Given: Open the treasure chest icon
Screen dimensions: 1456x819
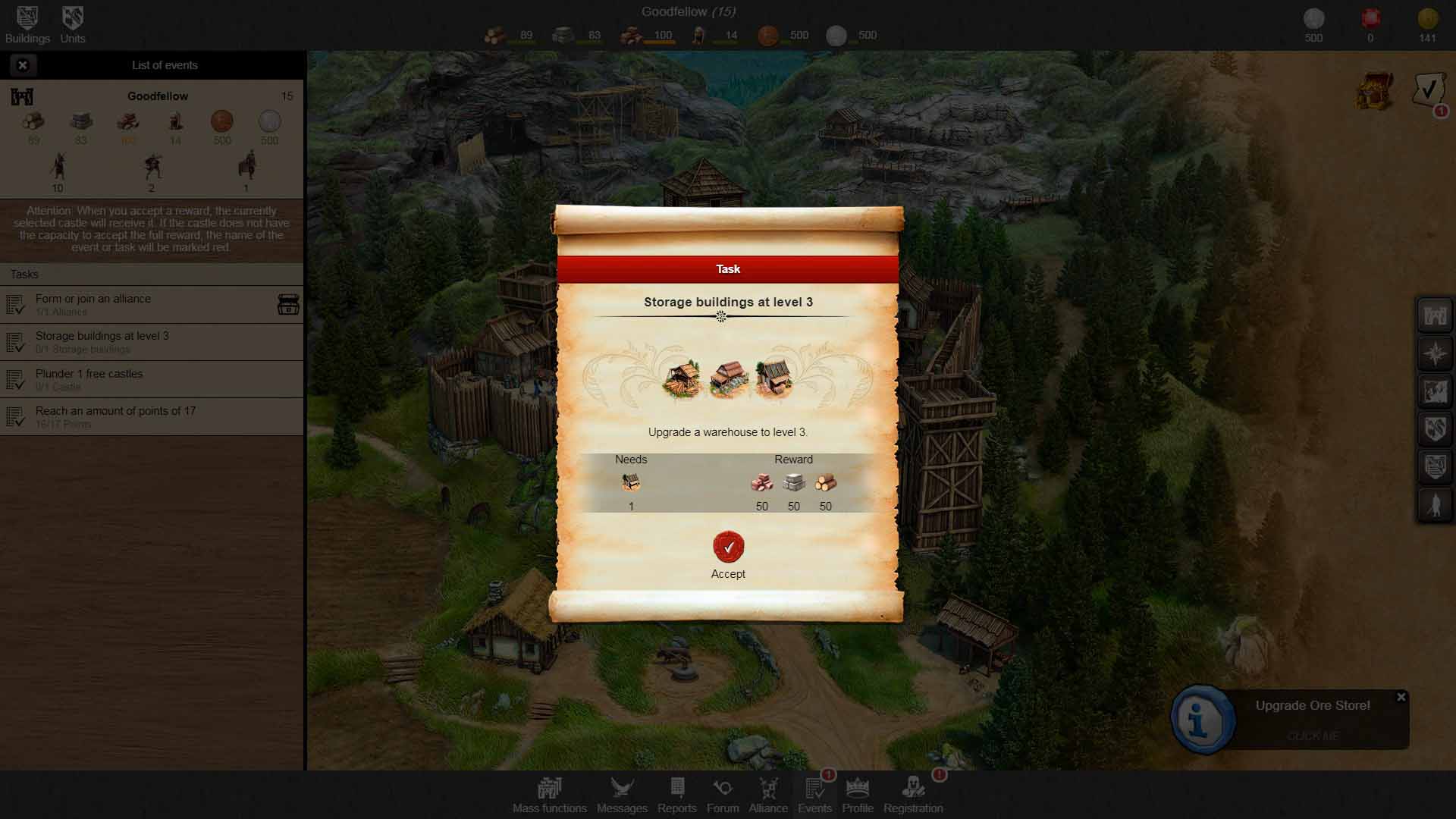Looking at the screenshot, I should [x=1374, y=93].
